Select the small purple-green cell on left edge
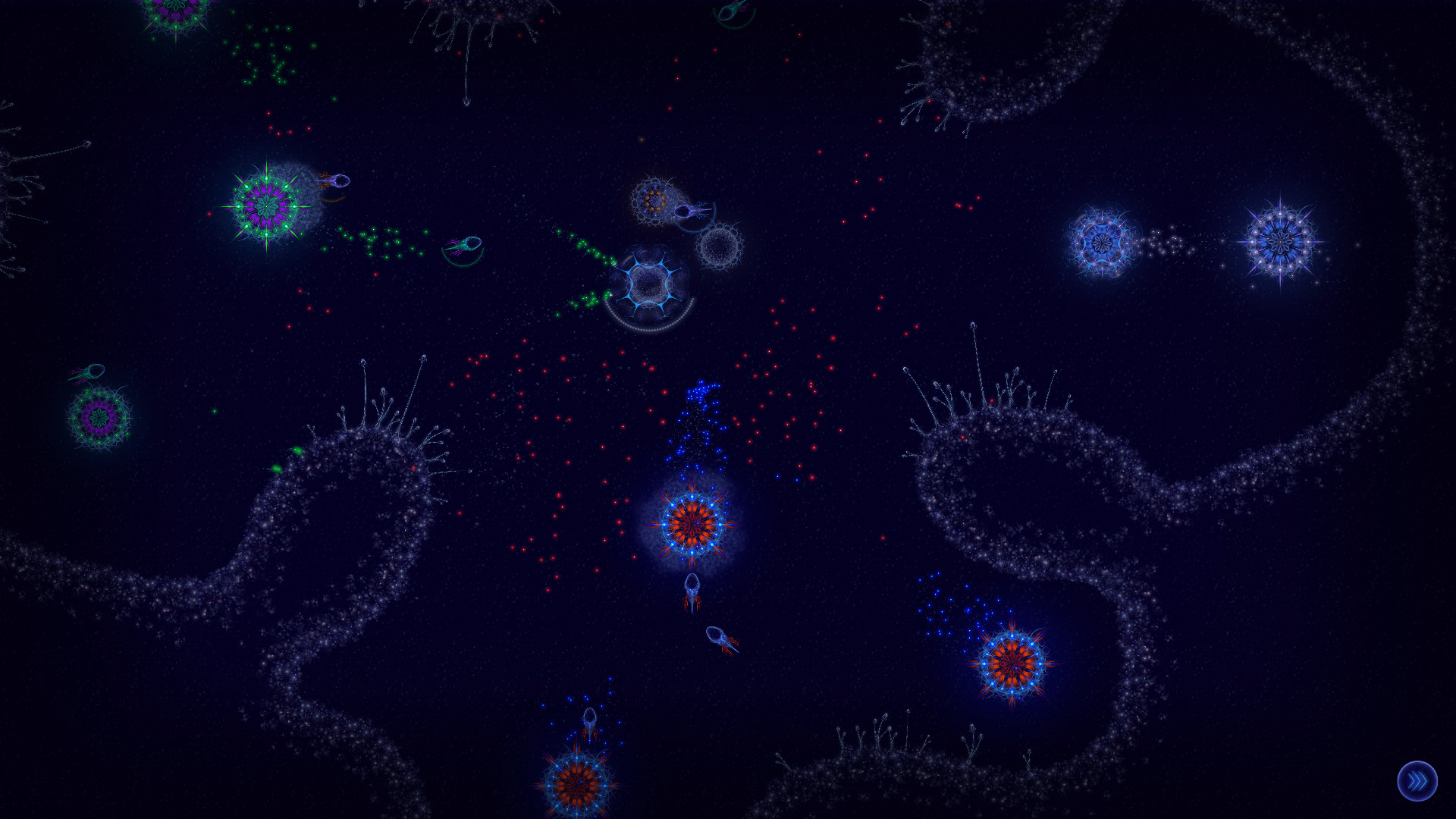The width and height of the screenshot is (1456, 819). pyautogui.click(x=99, y=417)
